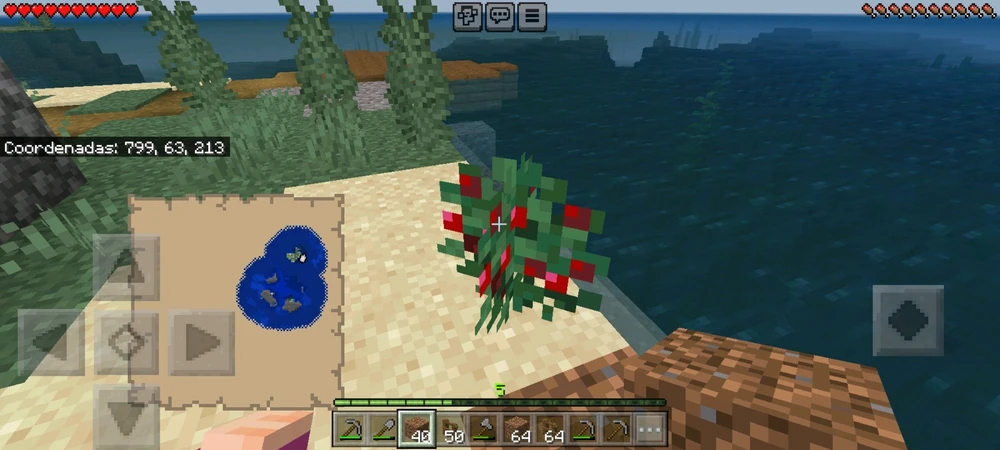This screenshot has width=1000, height=450.
Task: Select the shovel hotbar slot
Action: pyautogui.click(x=383, y=430)
